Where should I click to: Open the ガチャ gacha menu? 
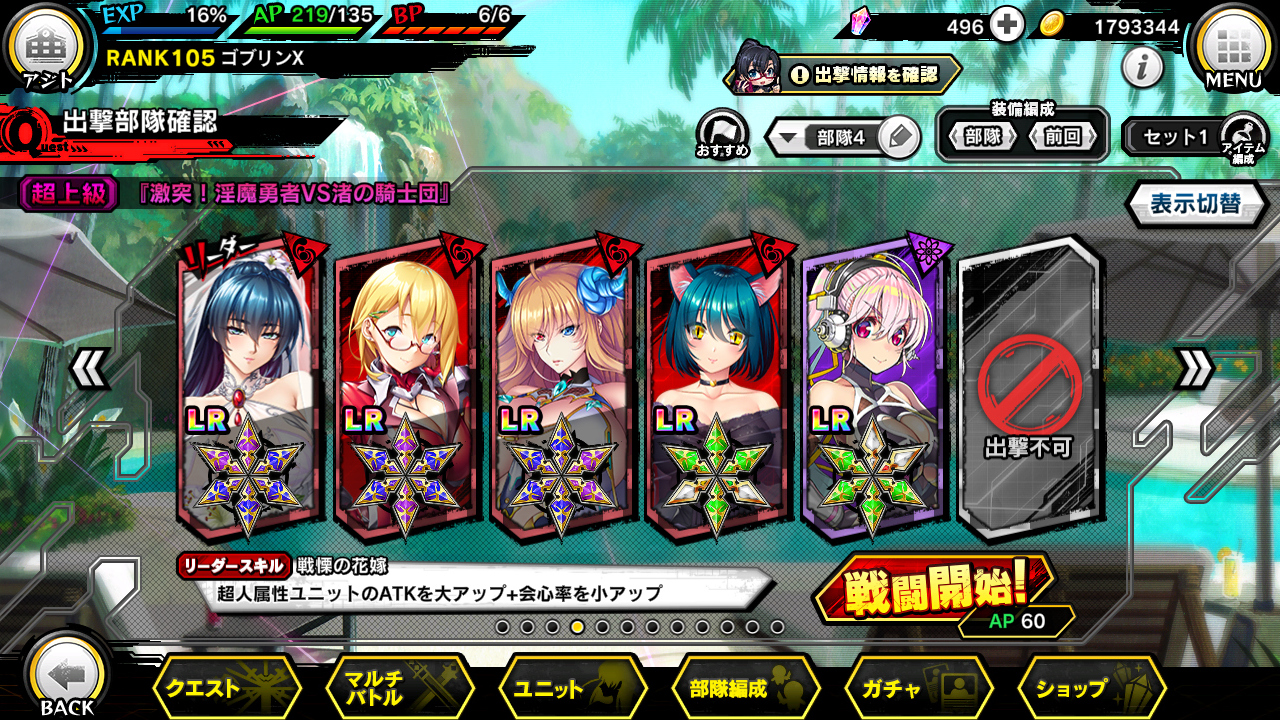917,688
